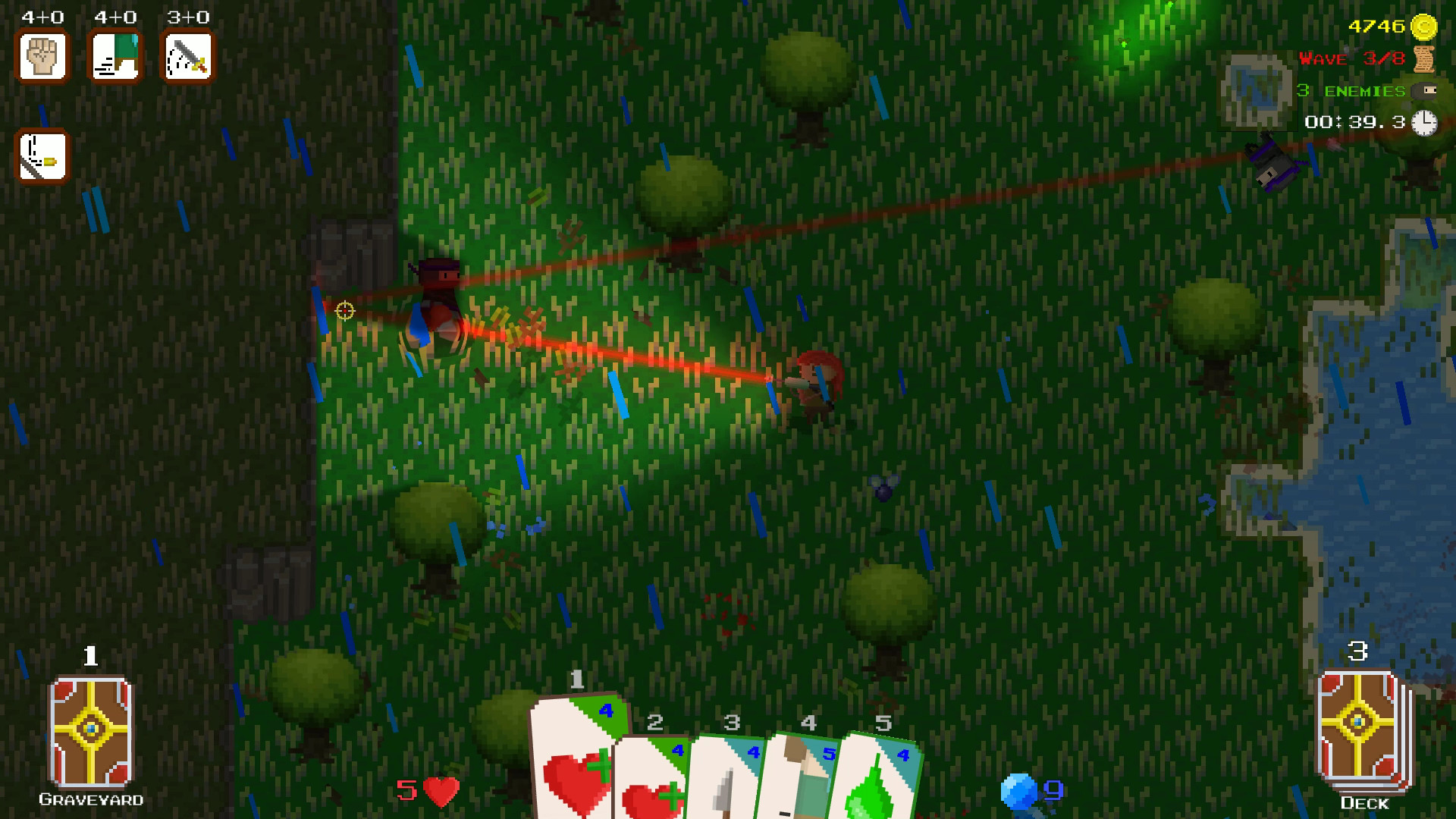This screenshot has width=1456, height=819.
Task: Toggle the crosshair aiming reticle
Action: (x=344, y=311)
